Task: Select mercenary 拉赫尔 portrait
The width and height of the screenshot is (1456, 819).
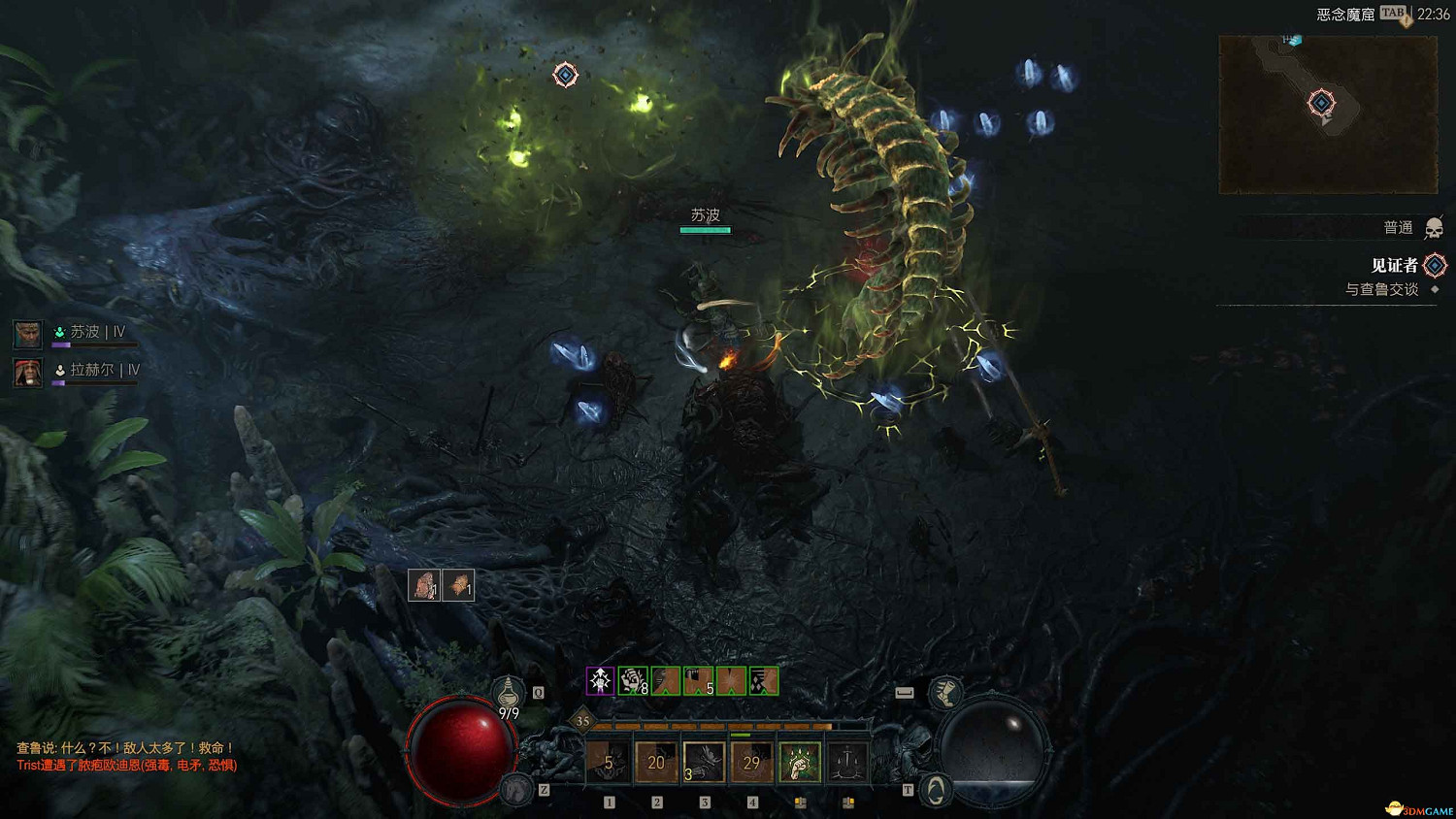Action: [27, 372]
